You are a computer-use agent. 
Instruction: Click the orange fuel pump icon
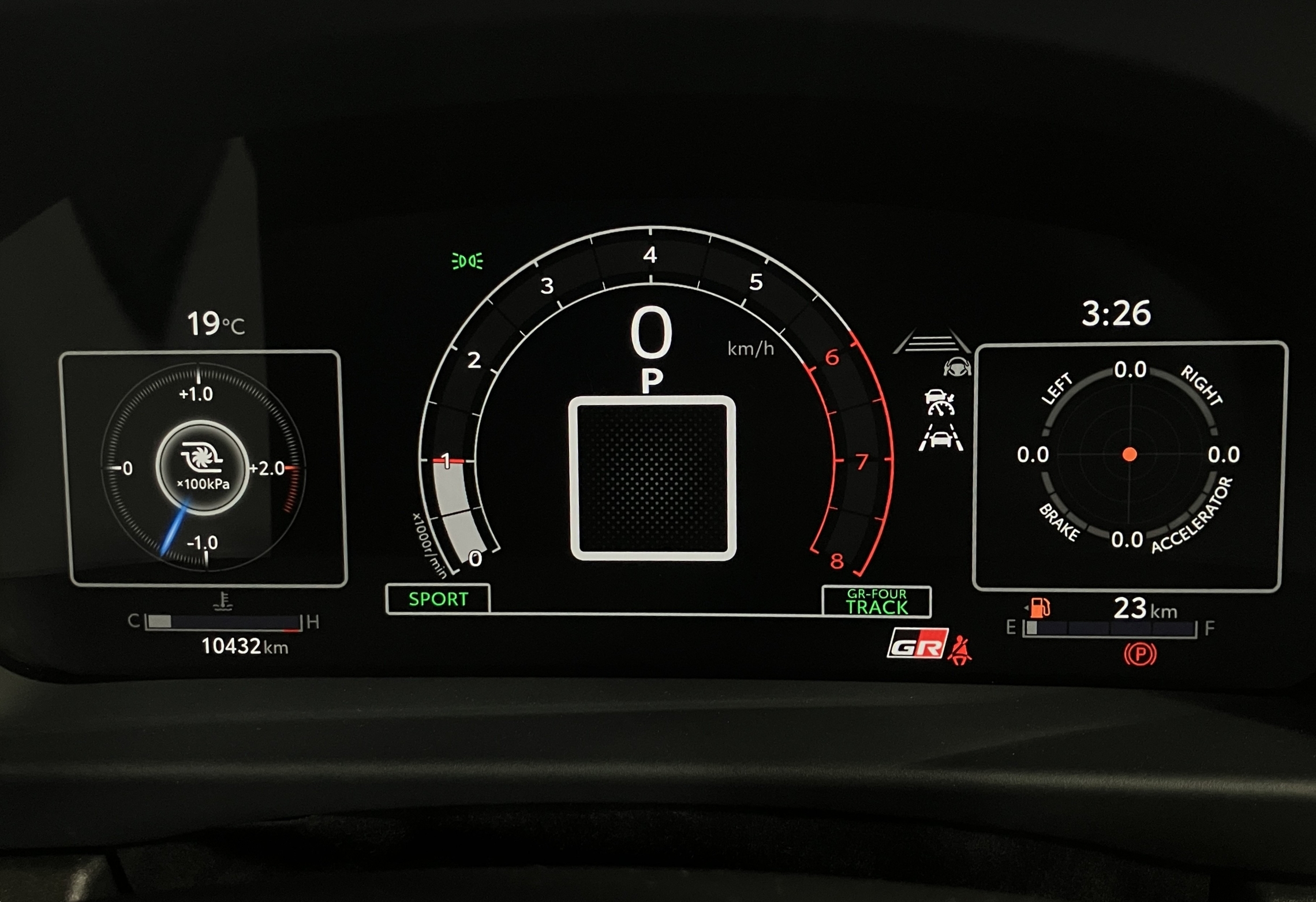click(1039, 607)
